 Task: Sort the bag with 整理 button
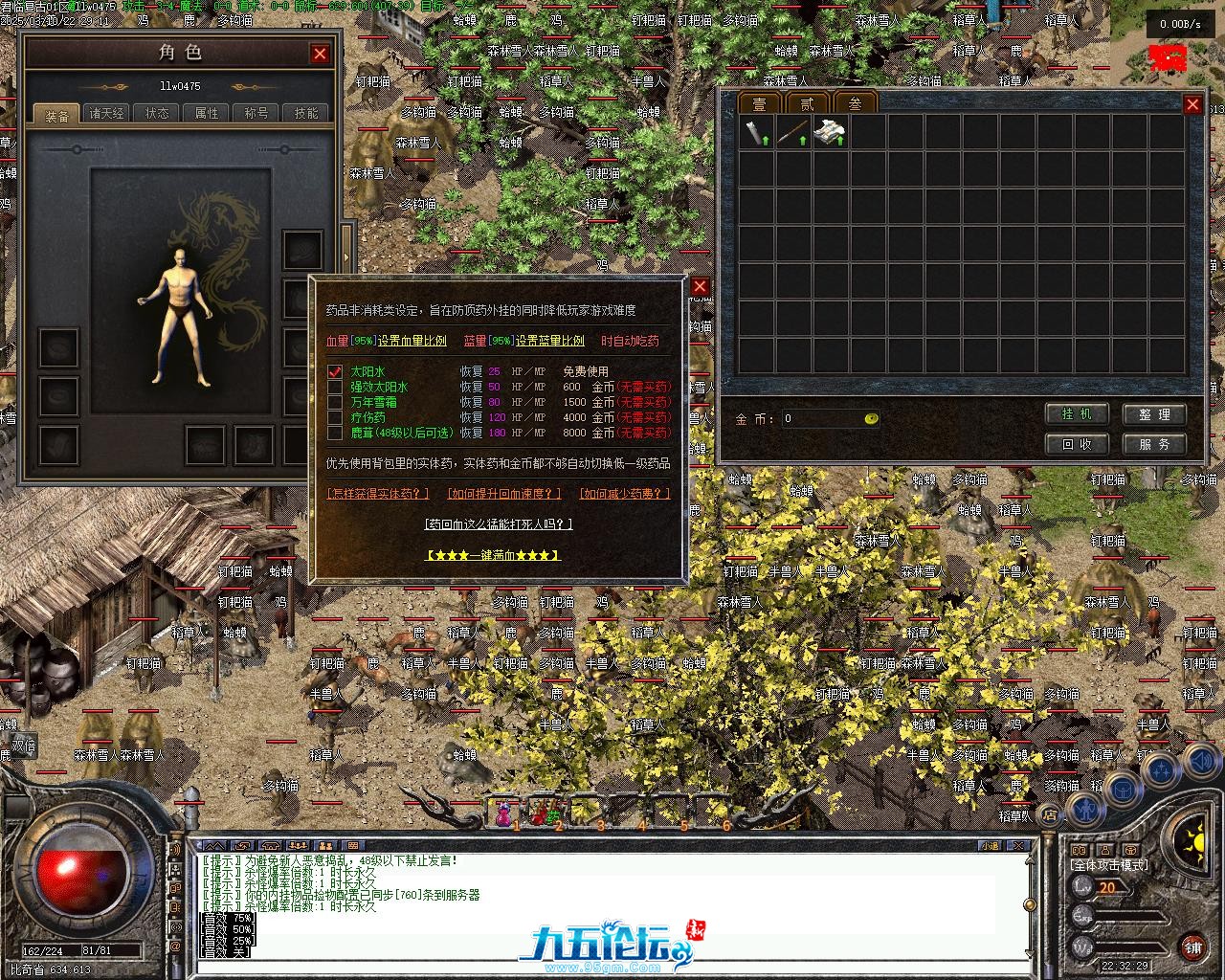(x=1154, y=414)
